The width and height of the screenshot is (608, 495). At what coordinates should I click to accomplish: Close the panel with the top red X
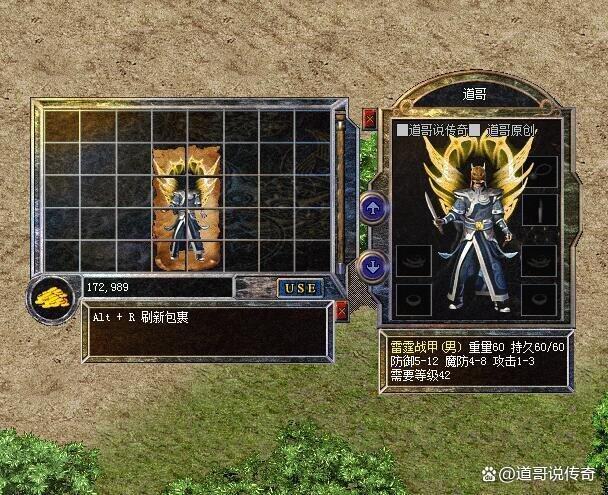(370, 119)
